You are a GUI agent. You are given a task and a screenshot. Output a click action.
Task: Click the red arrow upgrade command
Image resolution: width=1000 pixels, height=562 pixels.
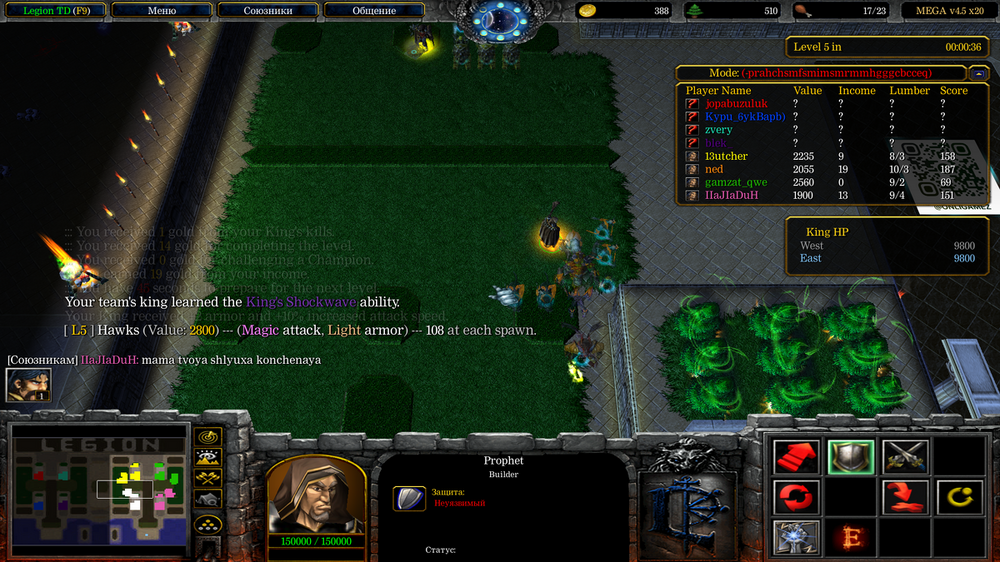tap(797, 457)
